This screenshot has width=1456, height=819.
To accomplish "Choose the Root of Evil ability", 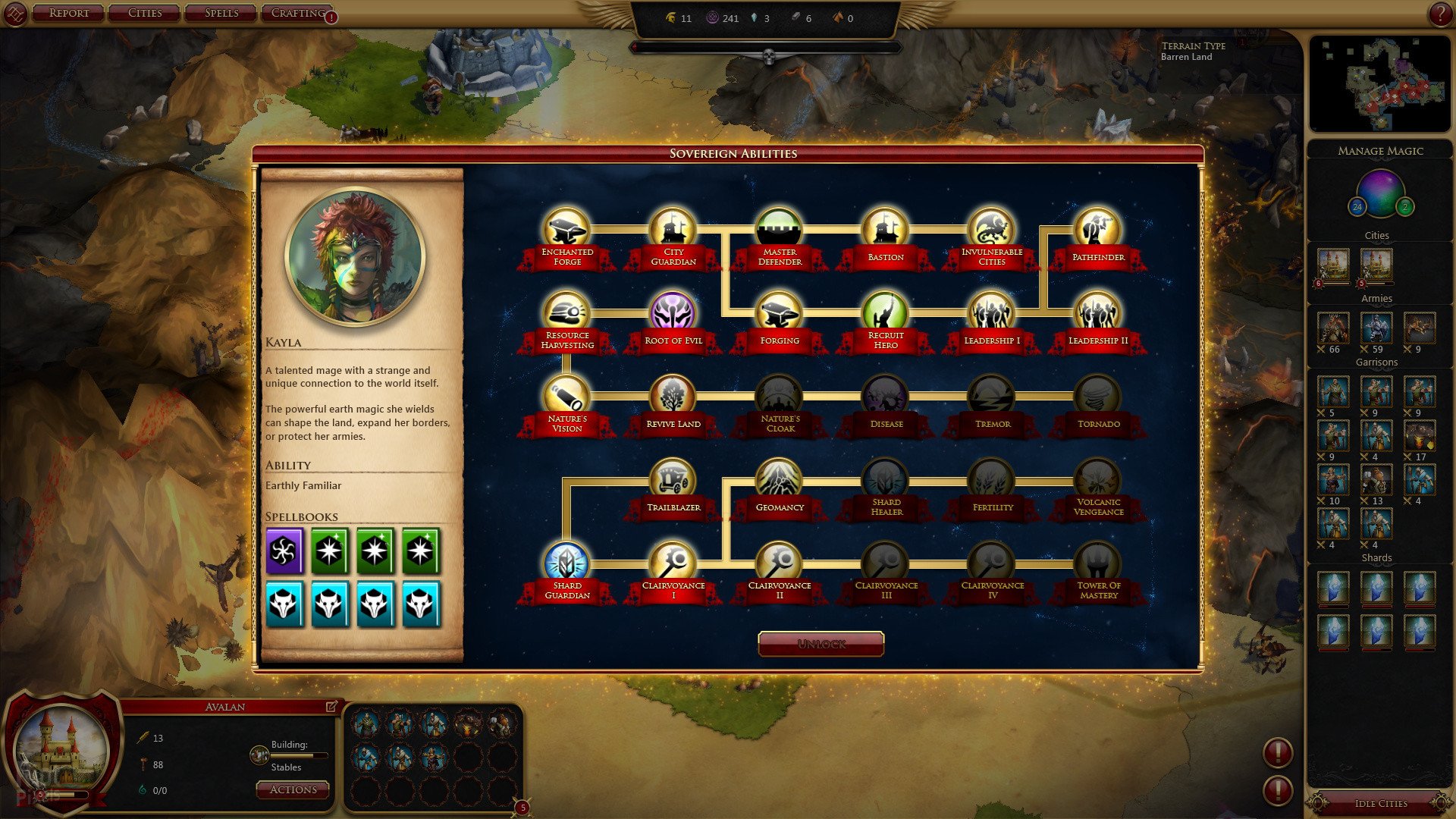I will point(673,312).
